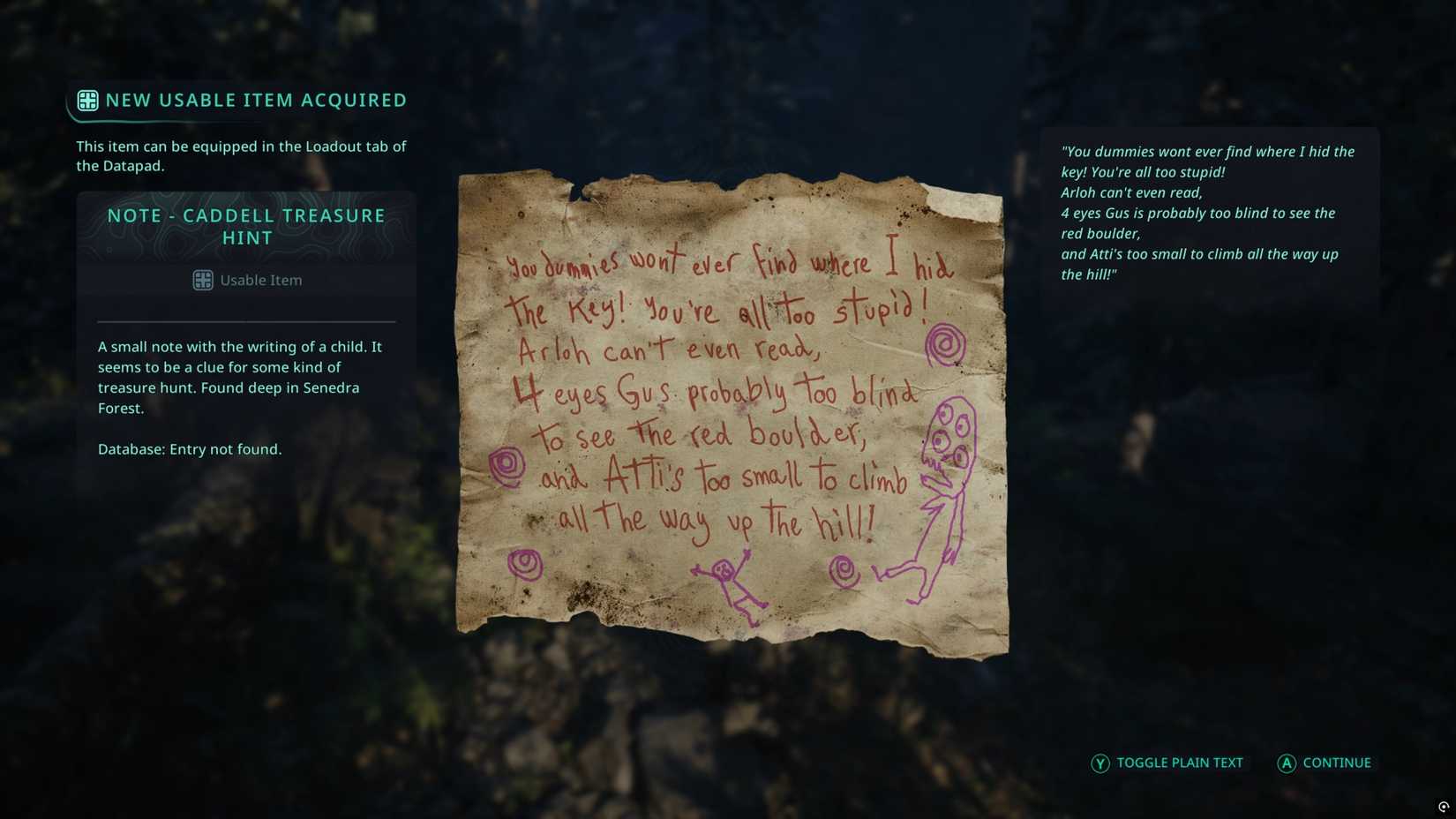1456x819 pixels.
Task: Click the Database: Entry not found line
Action: (191, 449)
